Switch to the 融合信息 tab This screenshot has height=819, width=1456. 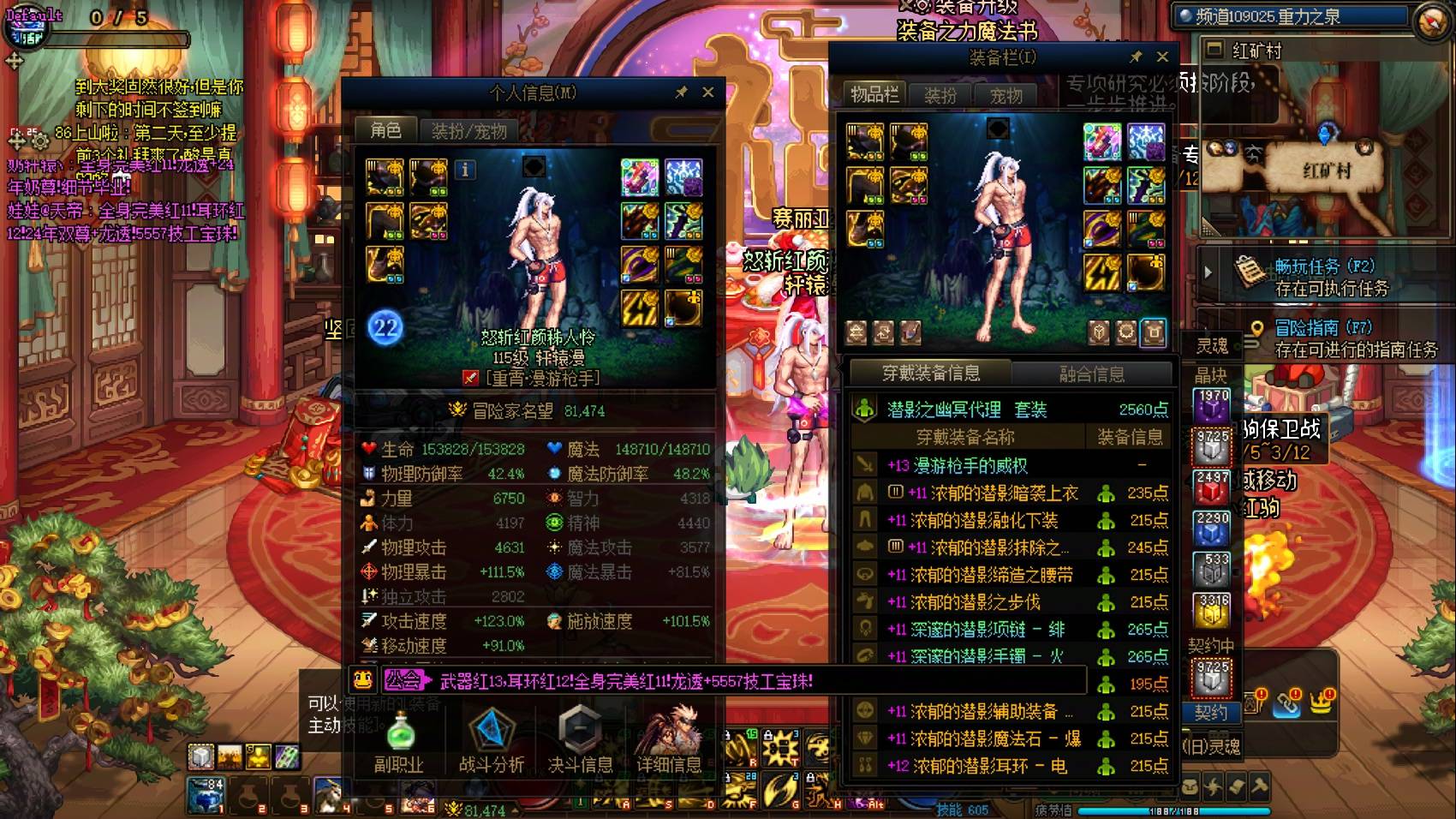1092,374
